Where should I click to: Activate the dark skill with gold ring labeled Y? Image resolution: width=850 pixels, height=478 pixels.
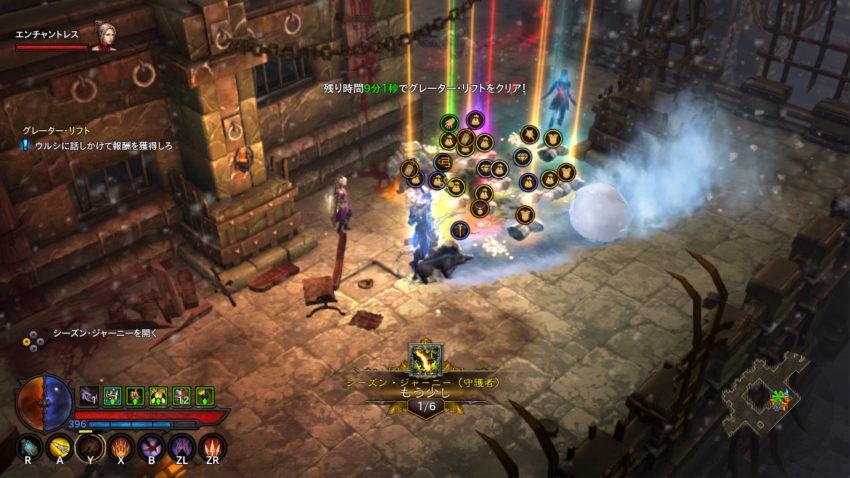pyautogui.click(x=91, y=447)
